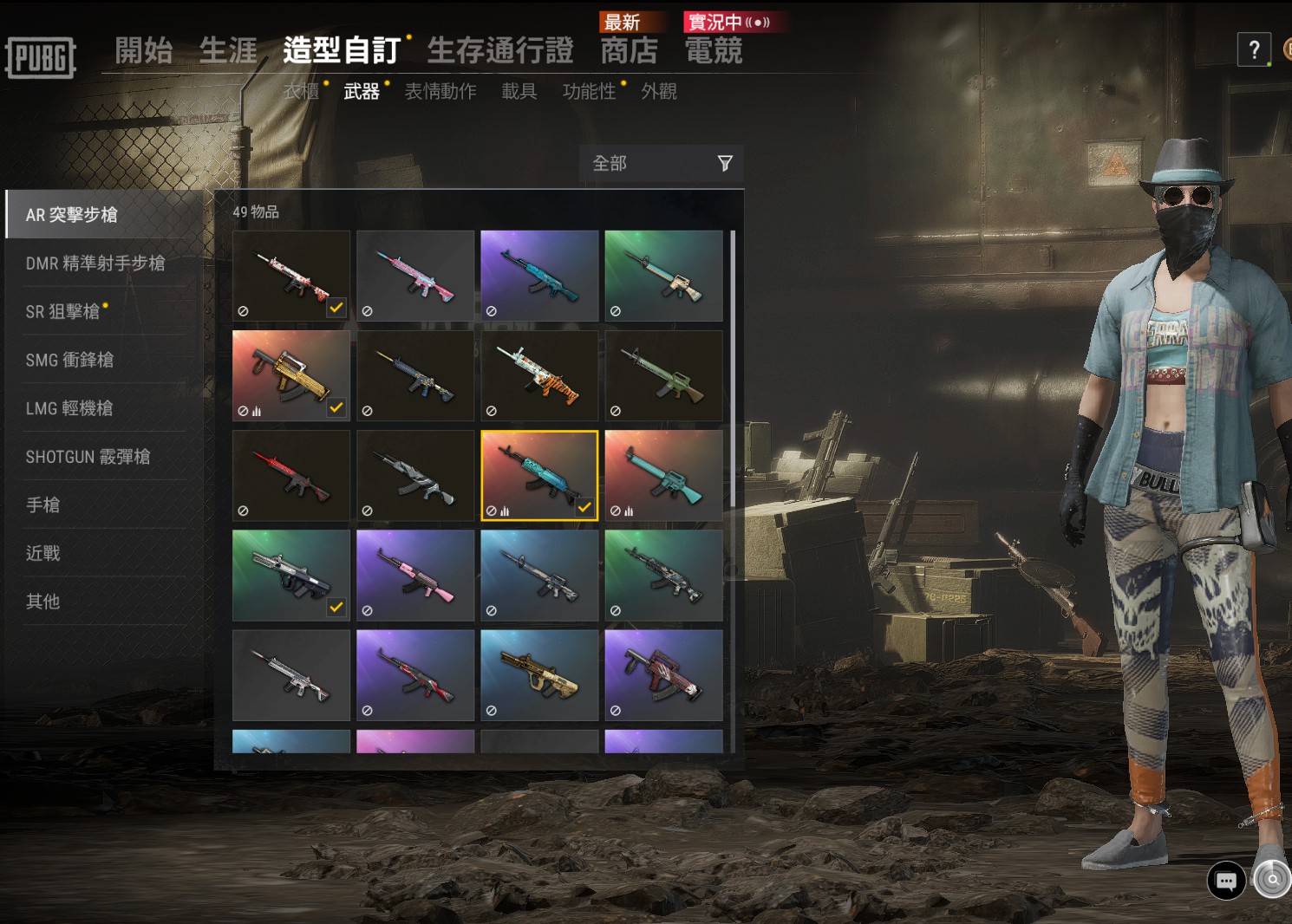The height and width of the screenshot is (924, 1292).
Task: Click the PUBG logo in the top-left
Action: pyautogui.click(x=41, y=57)
